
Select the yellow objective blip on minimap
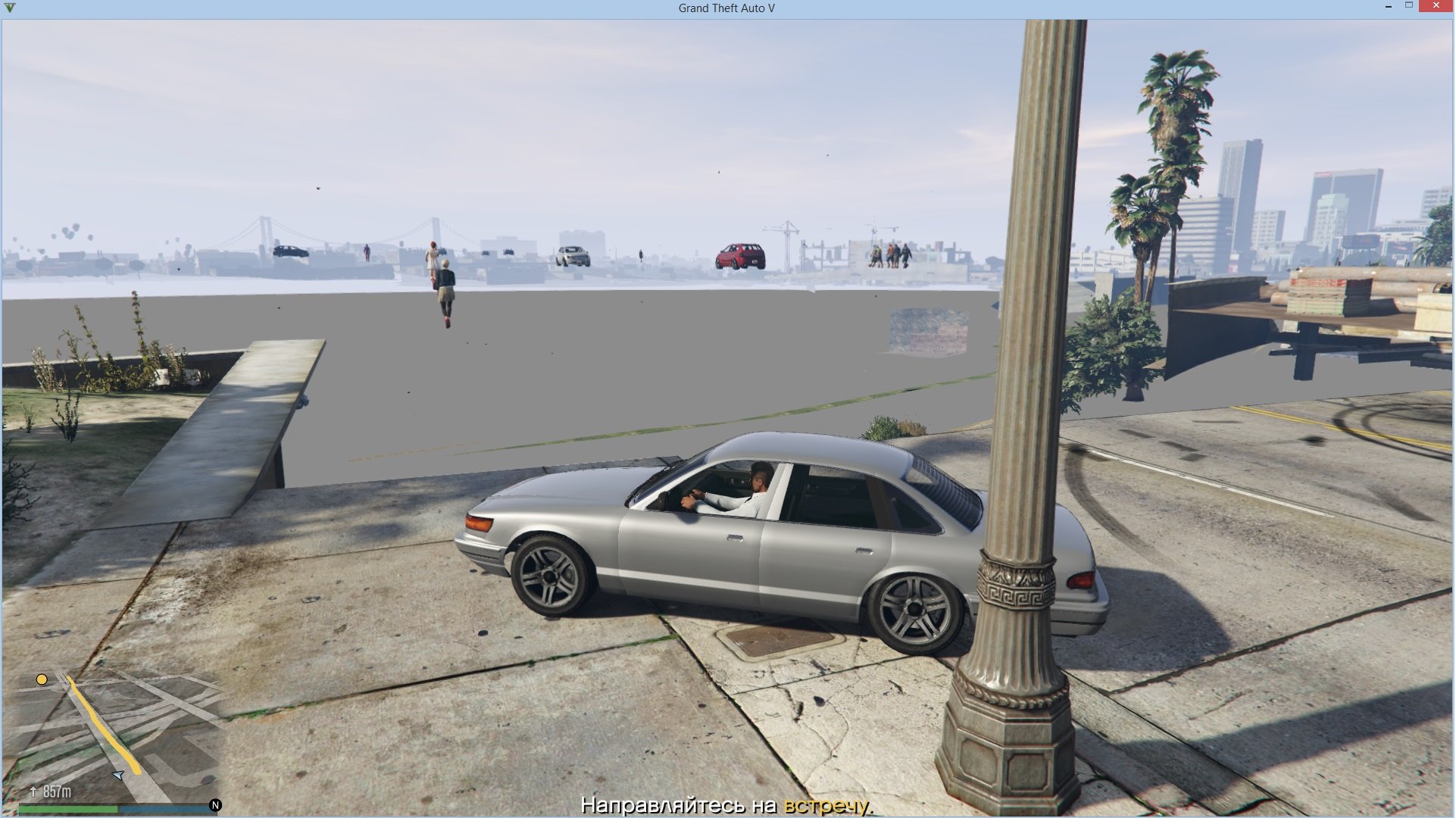tap(42, 679)
